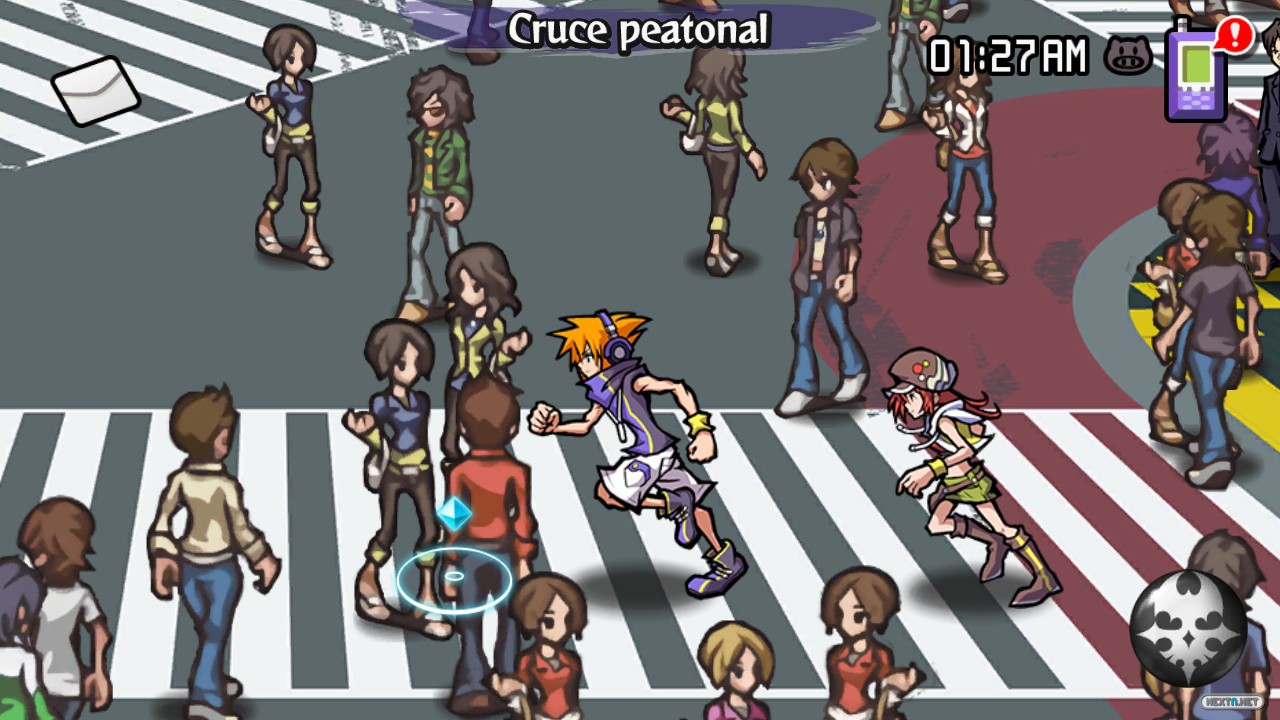The height and width of the screenshot is (720, 1280).
Task: Open the purple phone menu
Action: [x=1197, y=71]
